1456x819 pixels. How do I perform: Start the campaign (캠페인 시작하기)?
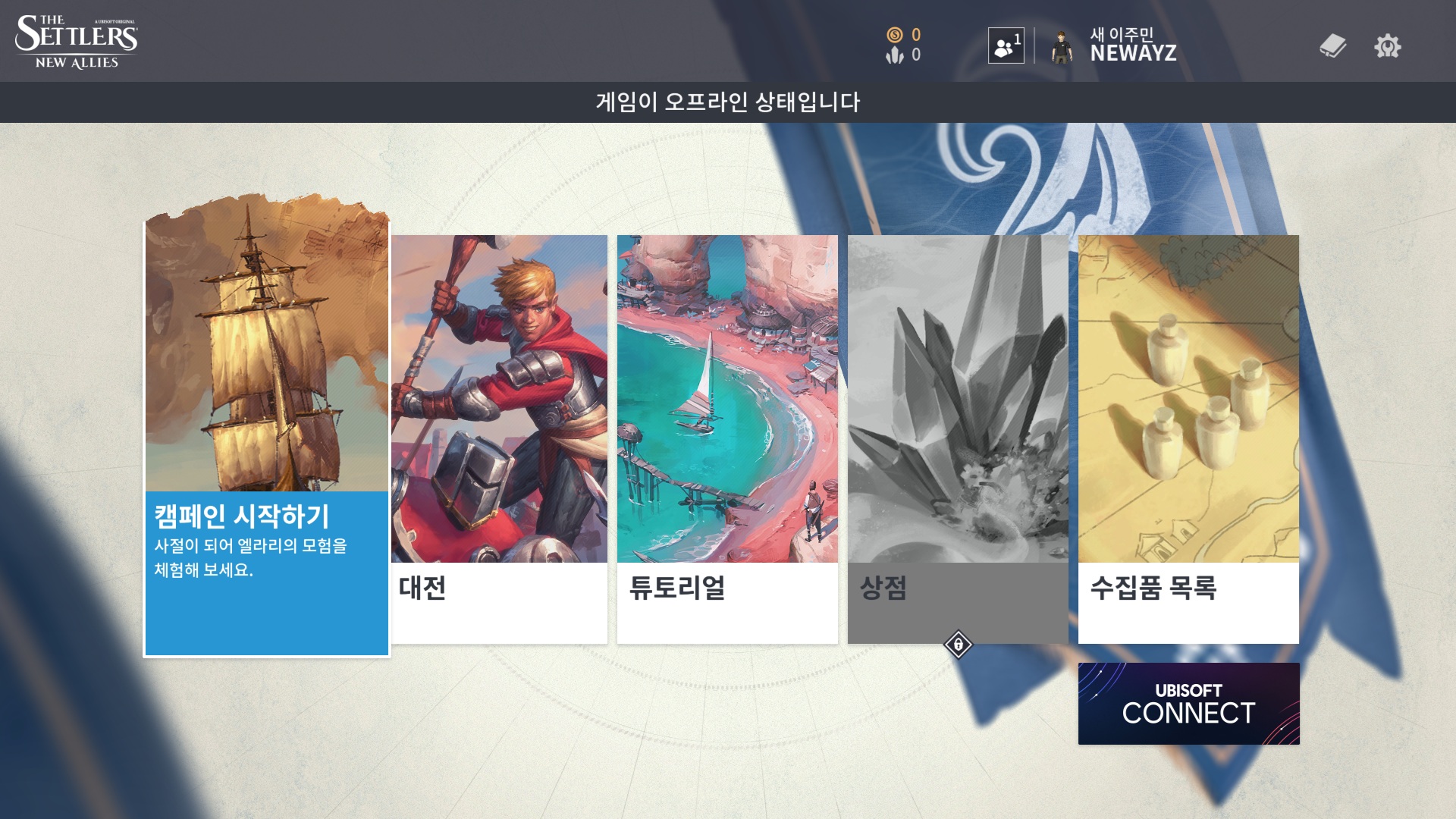(x=266, y=438)
